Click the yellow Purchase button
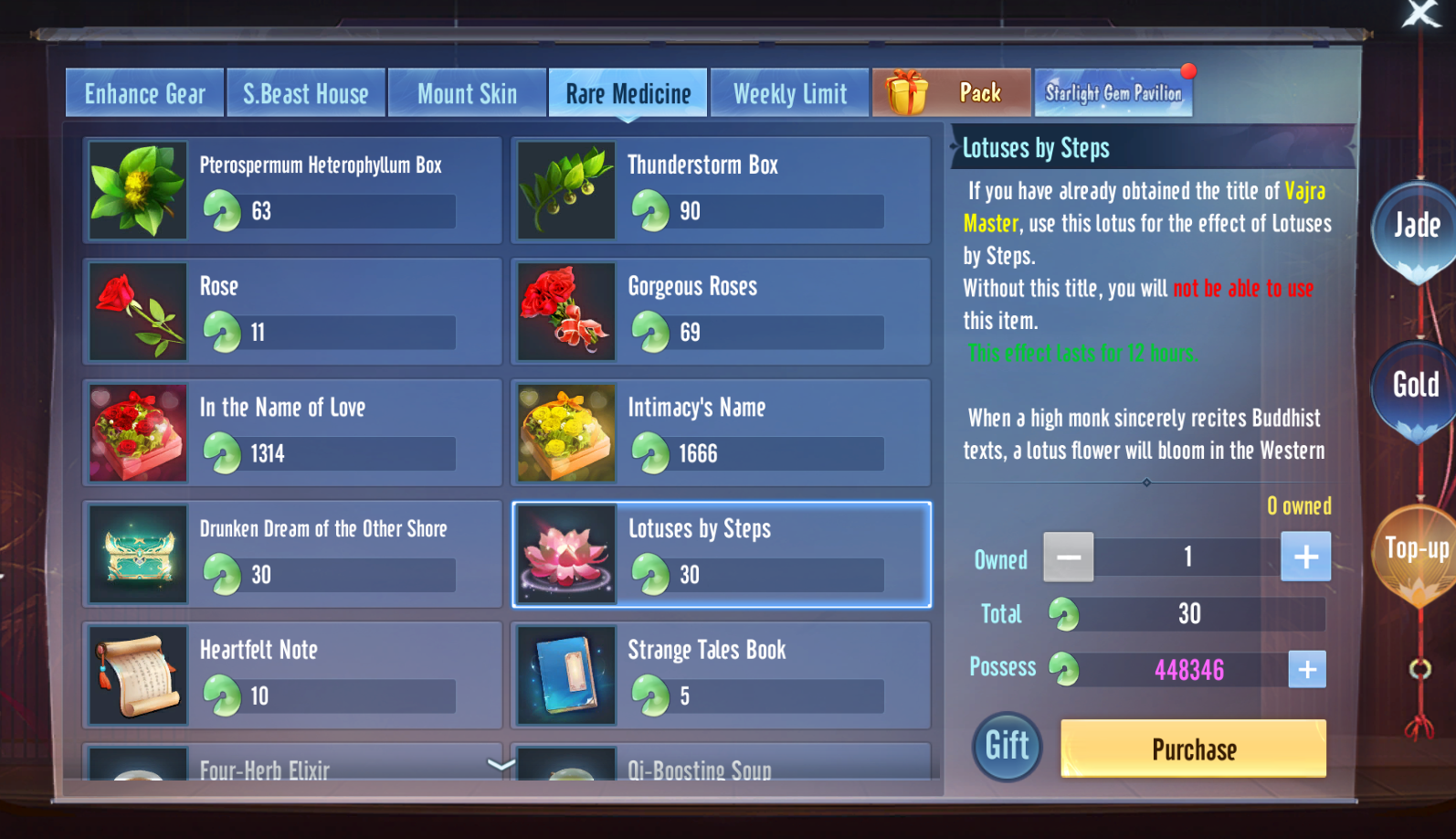The image size is (1456, 839). point(1193,749)
